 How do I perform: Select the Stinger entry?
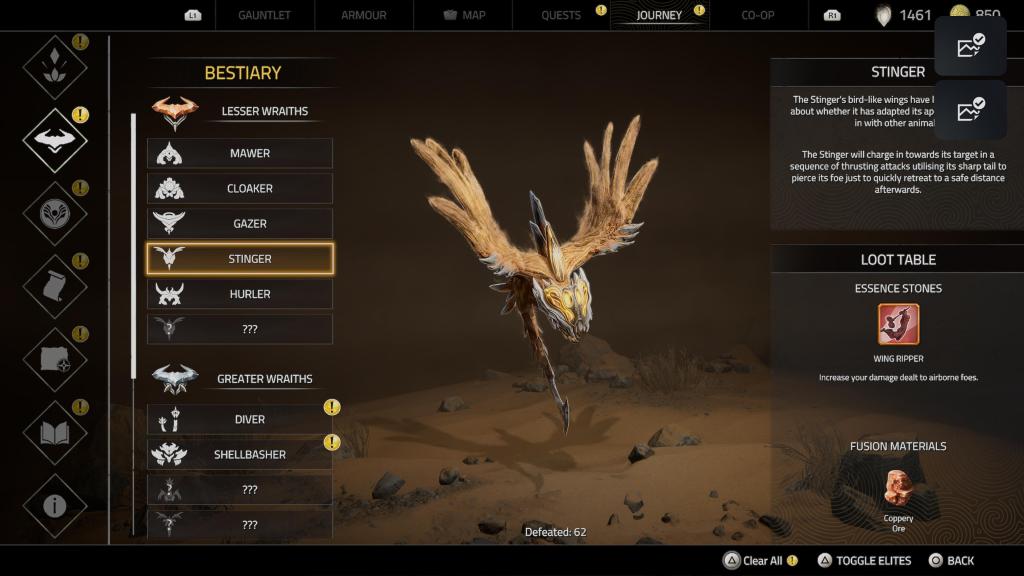point(240,259)
